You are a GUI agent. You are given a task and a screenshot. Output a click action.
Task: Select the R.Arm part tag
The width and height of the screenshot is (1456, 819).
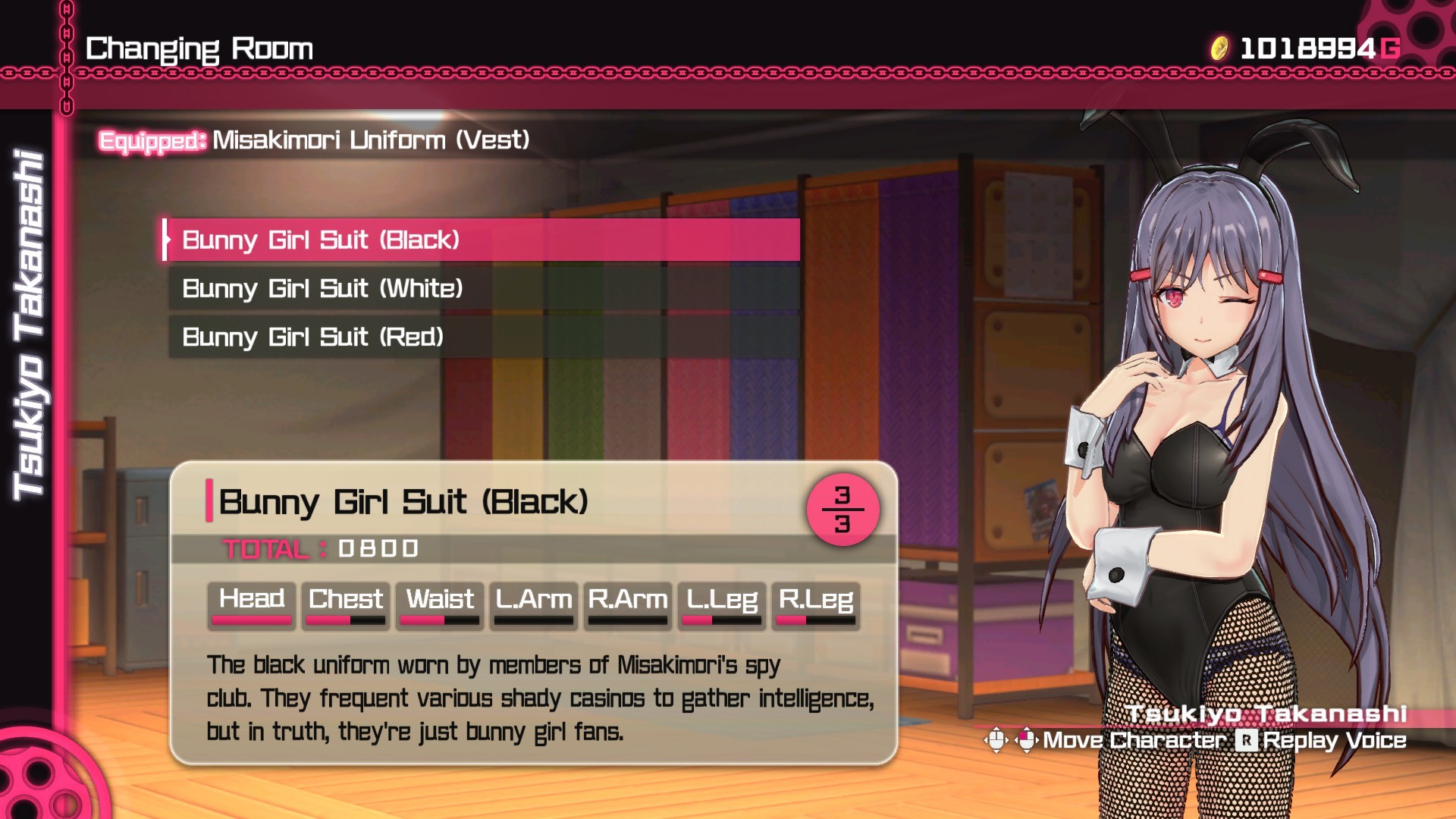point(627,602)
